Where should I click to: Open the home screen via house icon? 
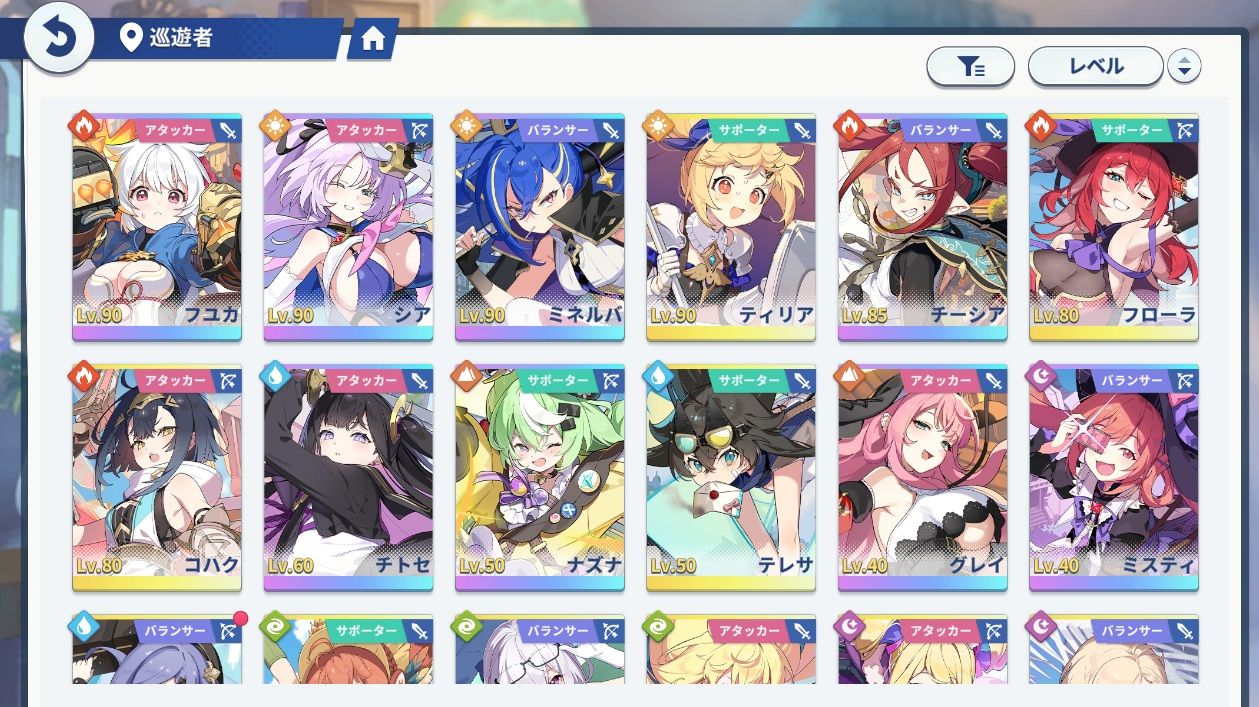373,39
